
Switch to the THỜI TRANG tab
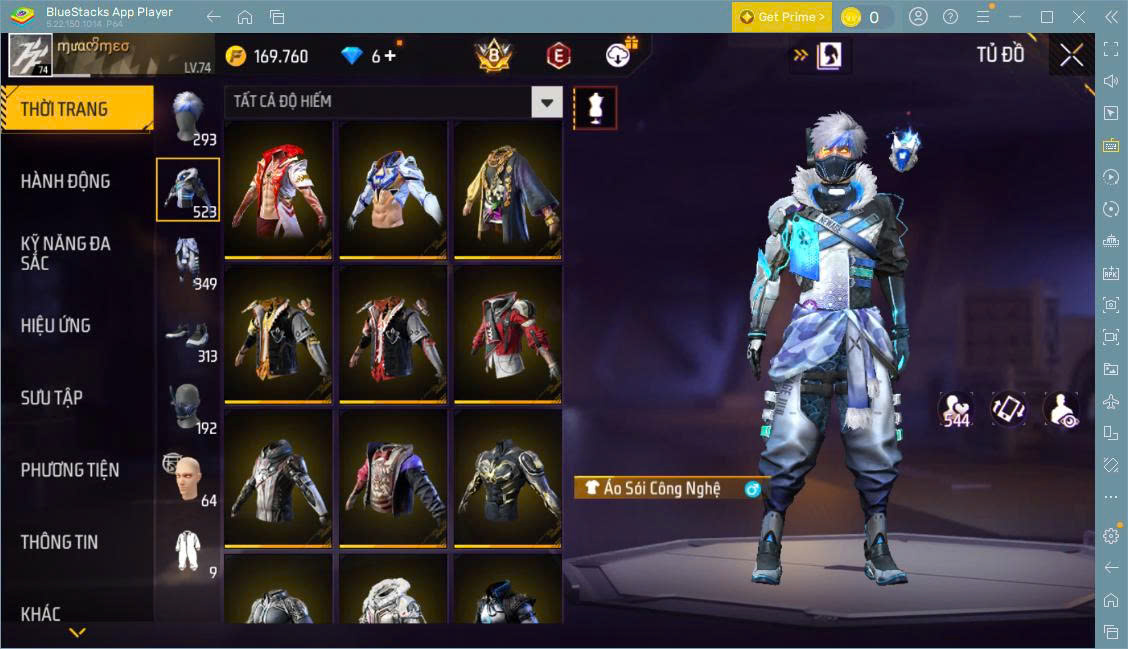pos(76,109)
